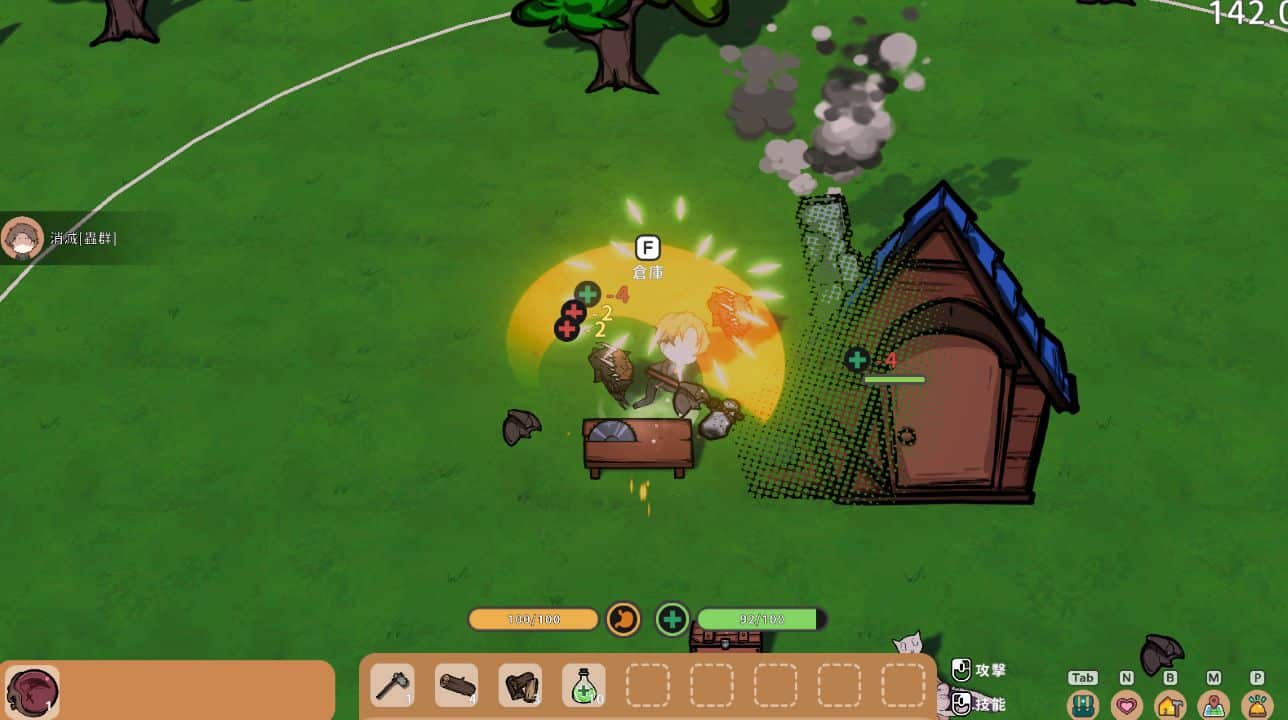Click the golden service bell icon

pos(1258,704)
